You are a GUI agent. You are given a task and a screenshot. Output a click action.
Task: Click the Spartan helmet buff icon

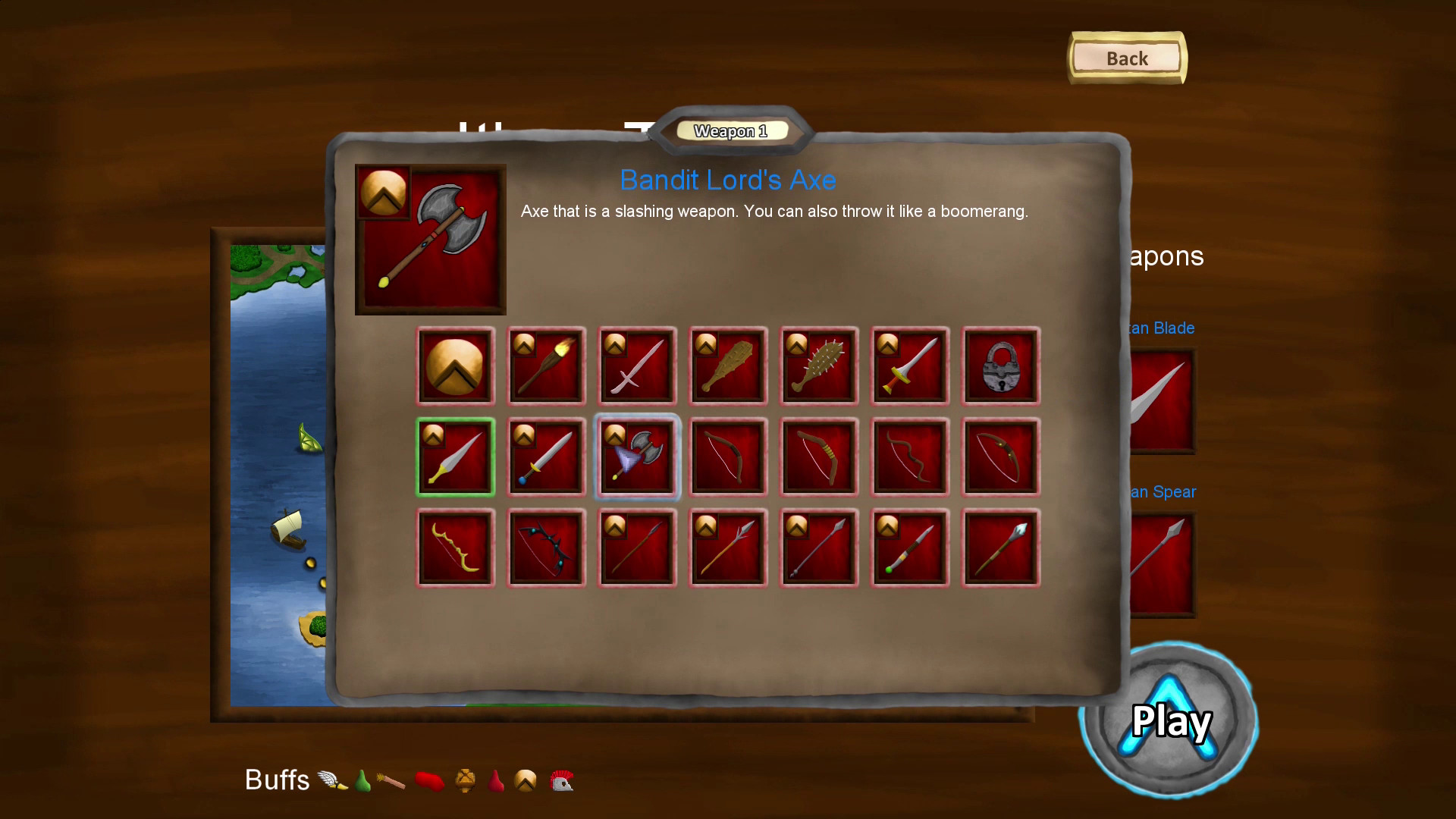click(x=560, y=780)
